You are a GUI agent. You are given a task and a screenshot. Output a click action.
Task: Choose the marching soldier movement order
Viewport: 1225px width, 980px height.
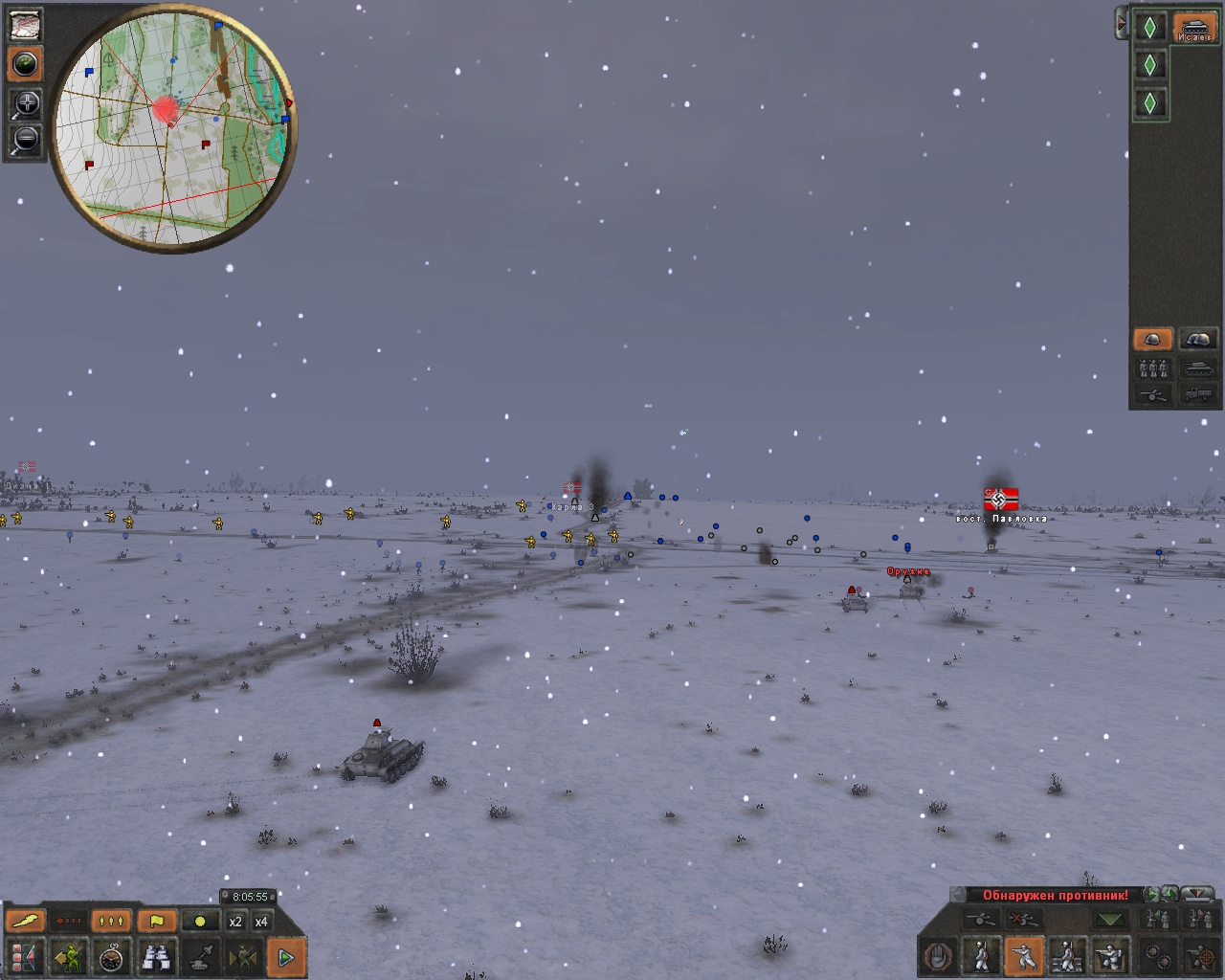pyautogui.click(x=981, y=956)
